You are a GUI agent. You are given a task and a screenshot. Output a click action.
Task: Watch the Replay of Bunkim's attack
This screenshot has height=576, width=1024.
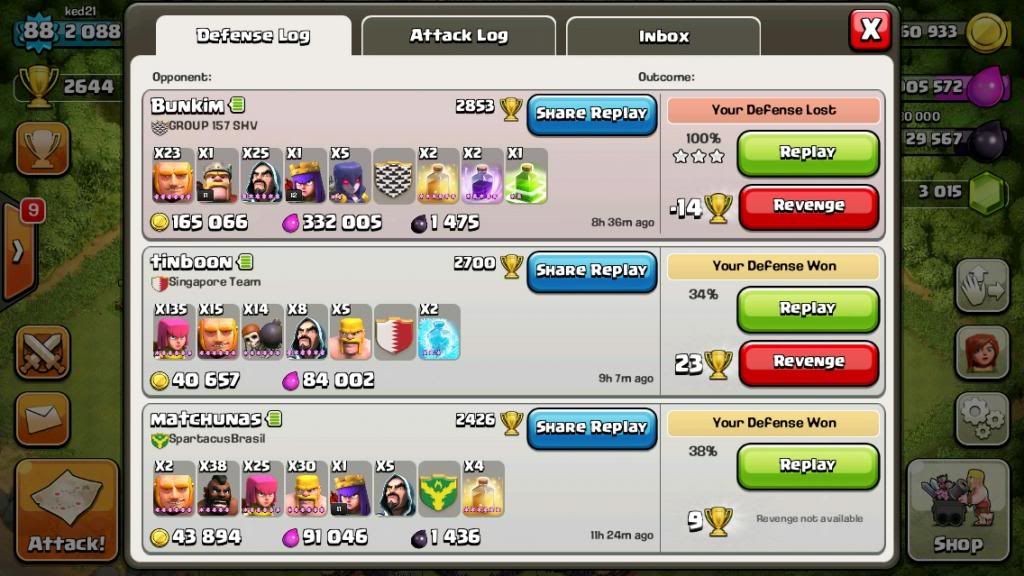click(808, 153)
